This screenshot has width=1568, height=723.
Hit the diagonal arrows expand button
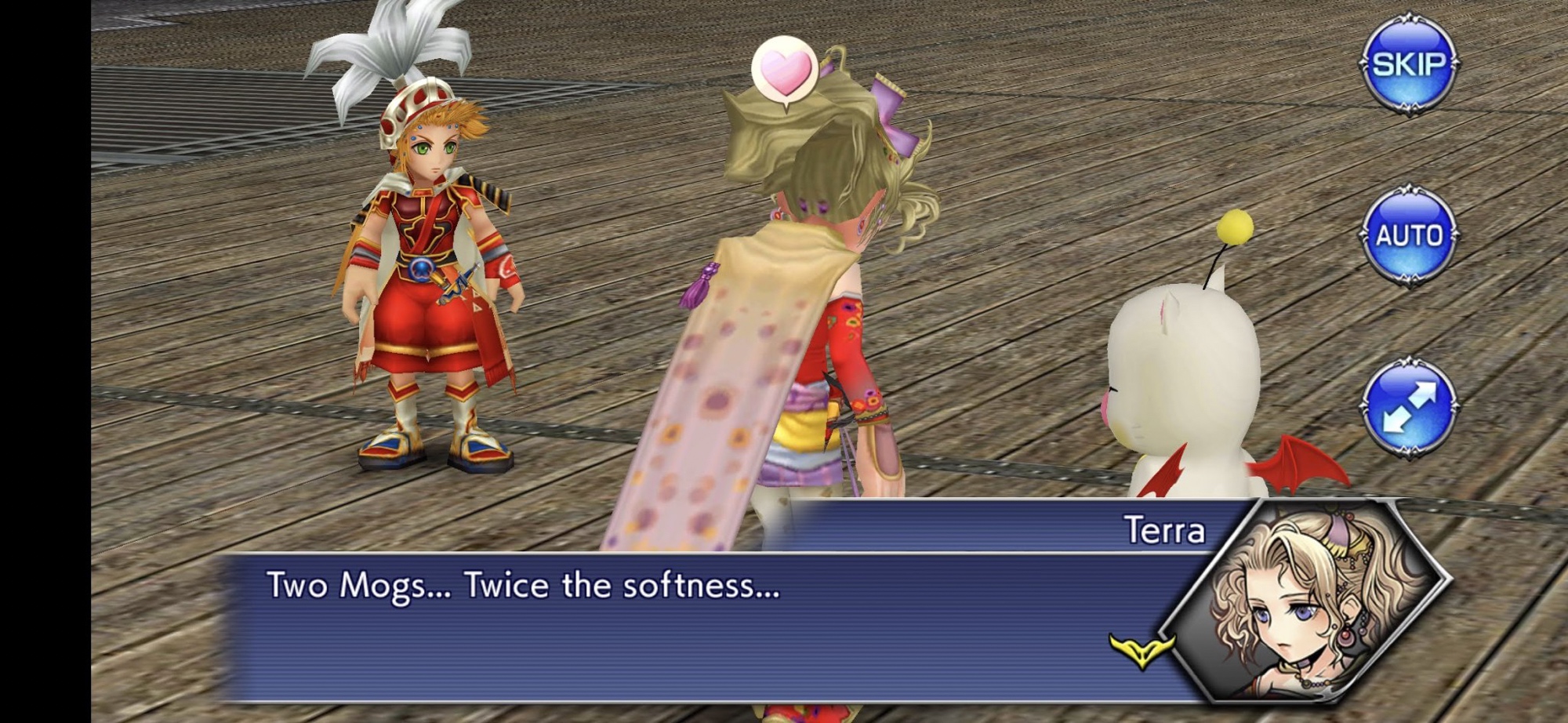pyautogui.click(x=1408, y=407)
